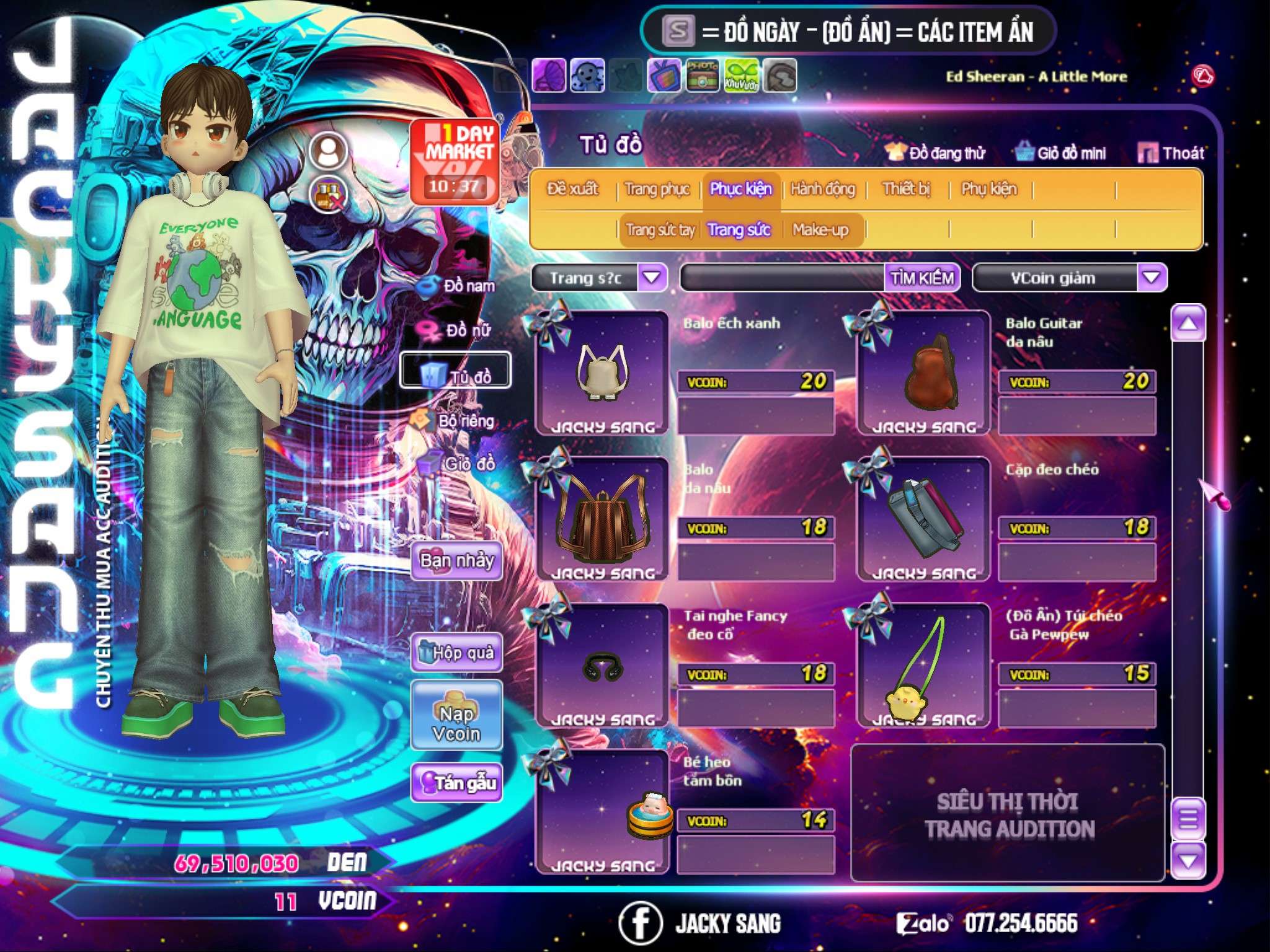The height and width of the screenshot is (952, 1270).
Task: Browse the Đồ nam shop section
Action: coord(458,286)
